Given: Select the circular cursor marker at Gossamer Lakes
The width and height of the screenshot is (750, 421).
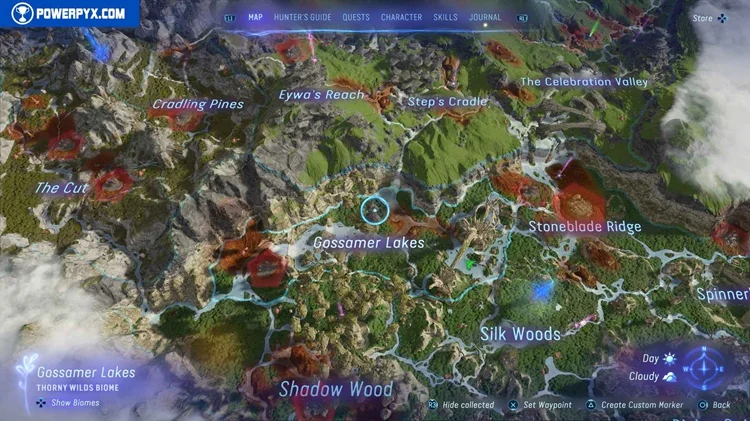Looking at the screenshot, I should point(374,210).
